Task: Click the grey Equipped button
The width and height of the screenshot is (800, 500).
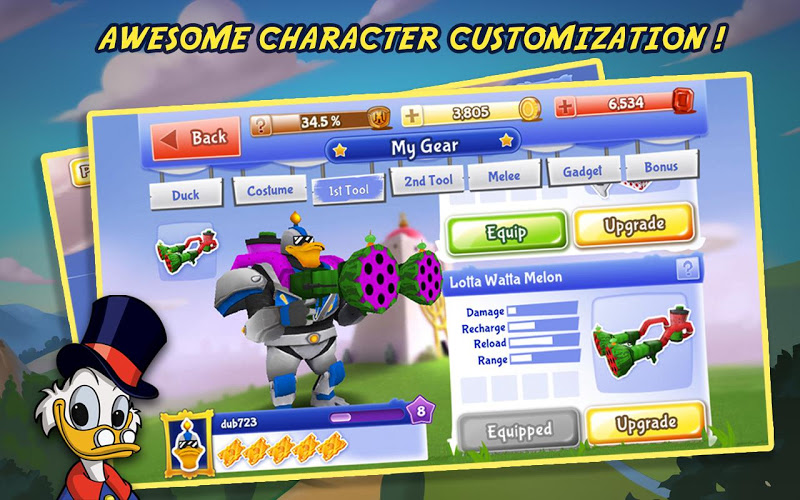Action: 519,431
